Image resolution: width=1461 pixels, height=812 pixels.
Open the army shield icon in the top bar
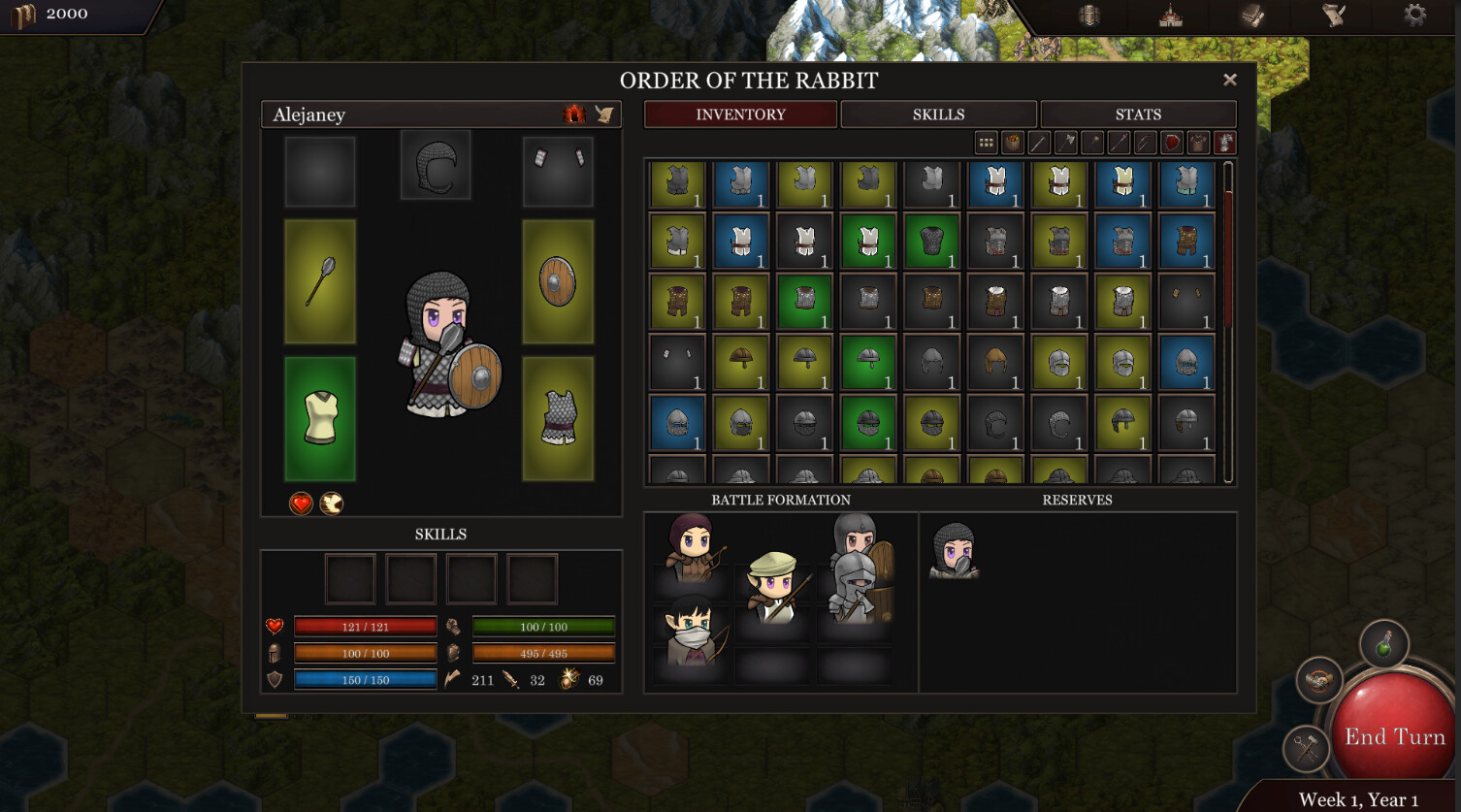tap(1088, 16)
